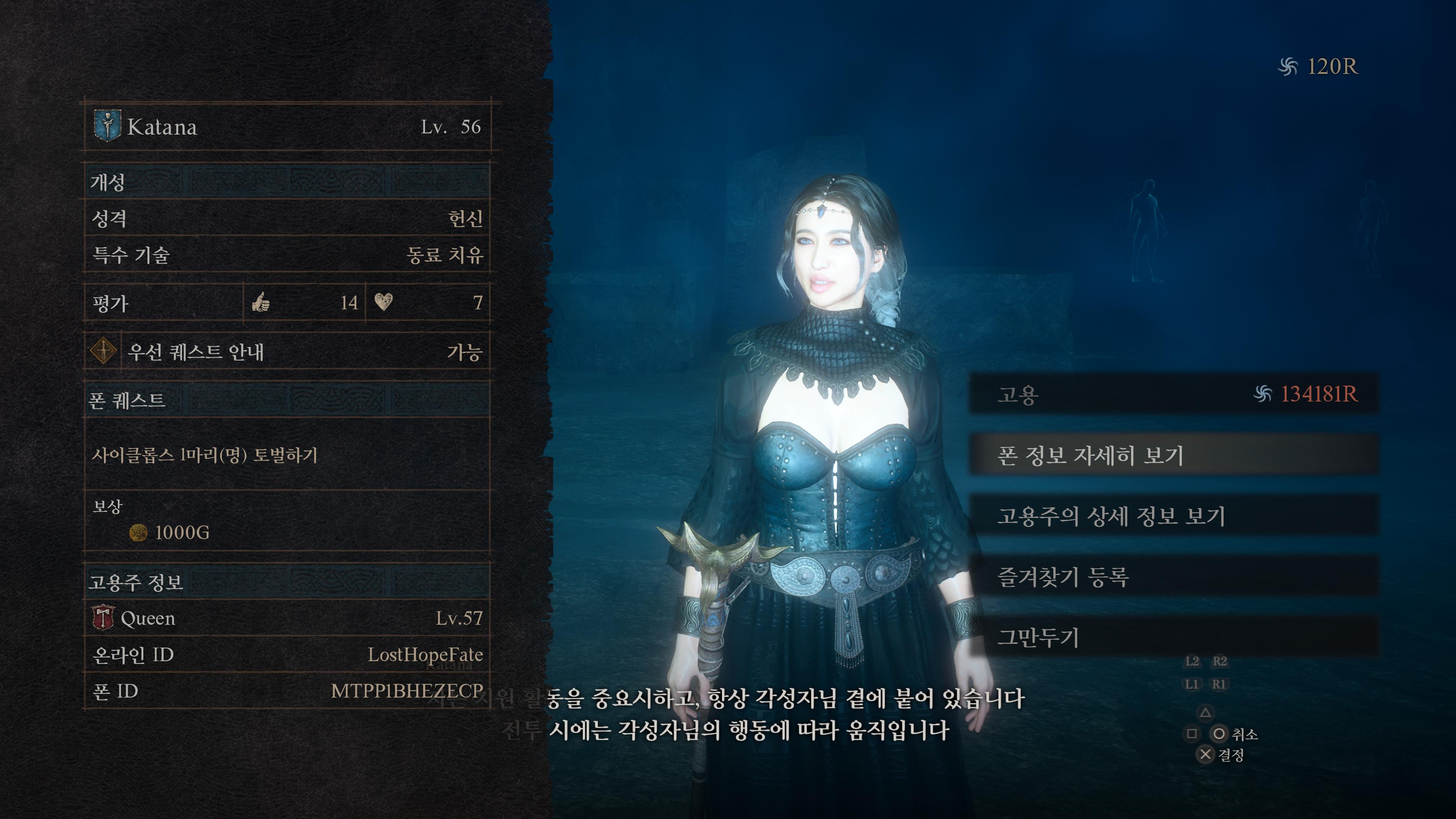Select the 우선 퀘스트 안내 row
Image resolution: width=1456 pixels, height=819 pixels.
click(287, 351)
